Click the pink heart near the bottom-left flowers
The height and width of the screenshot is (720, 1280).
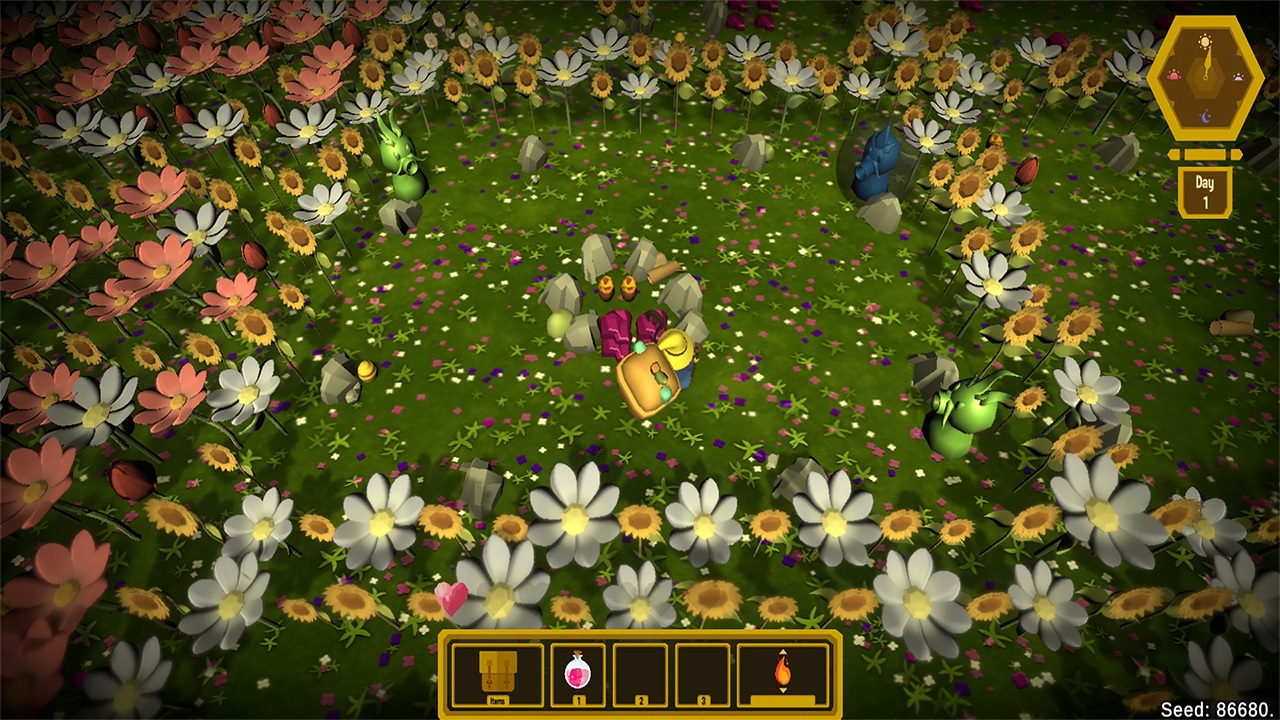450,597
